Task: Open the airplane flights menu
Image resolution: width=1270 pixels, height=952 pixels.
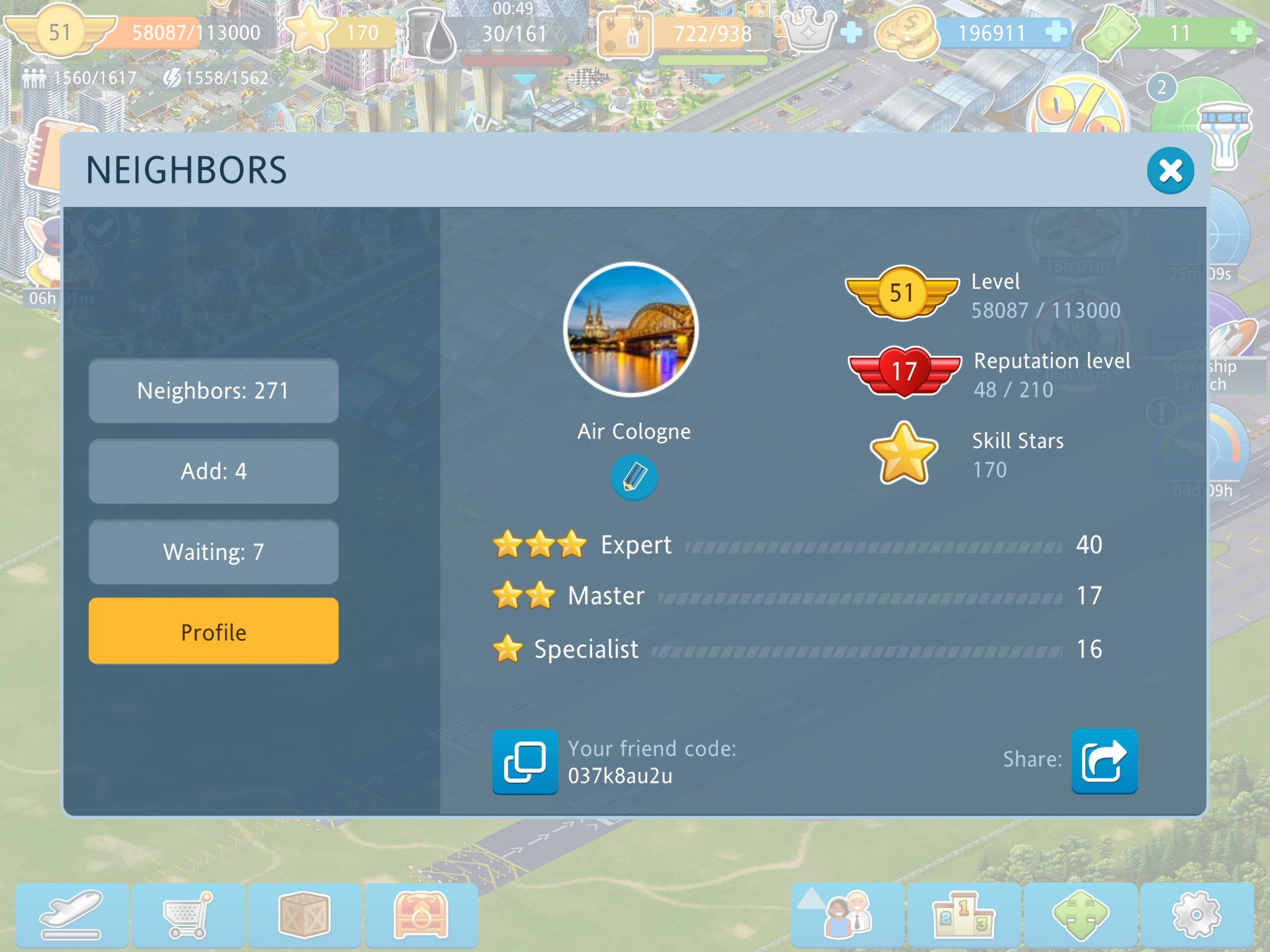Action: [72, 915]
